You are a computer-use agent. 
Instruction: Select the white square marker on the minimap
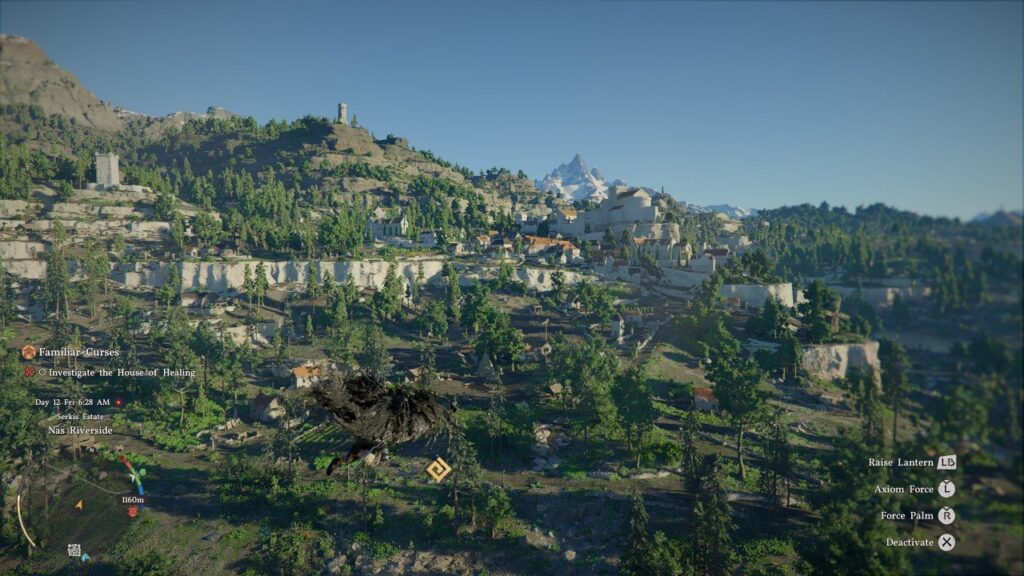click(x=73, y=549)
